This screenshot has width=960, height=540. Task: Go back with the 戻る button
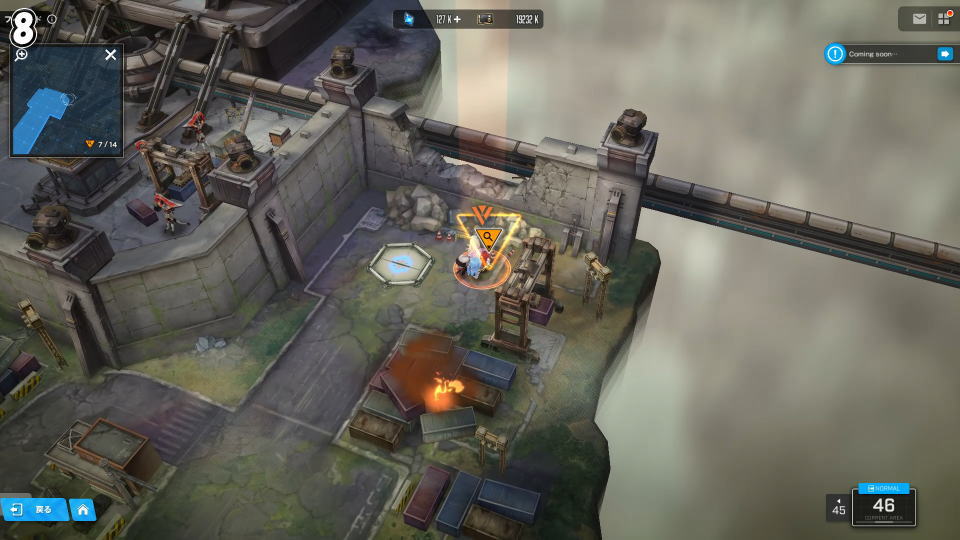[34, 509]
